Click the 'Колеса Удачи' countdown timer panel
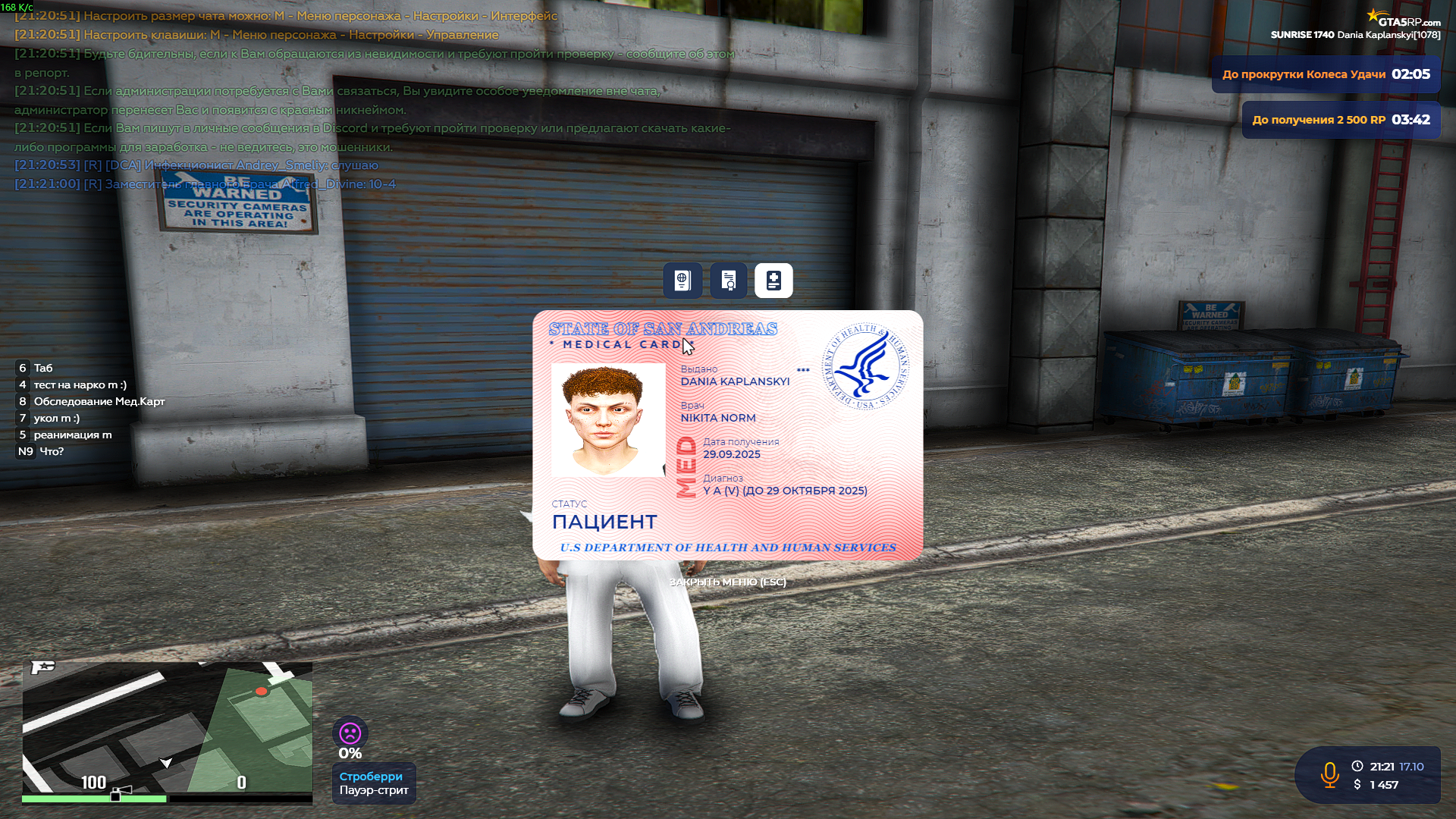Viewport: 1456px width, 819px height. point(1326,74)
